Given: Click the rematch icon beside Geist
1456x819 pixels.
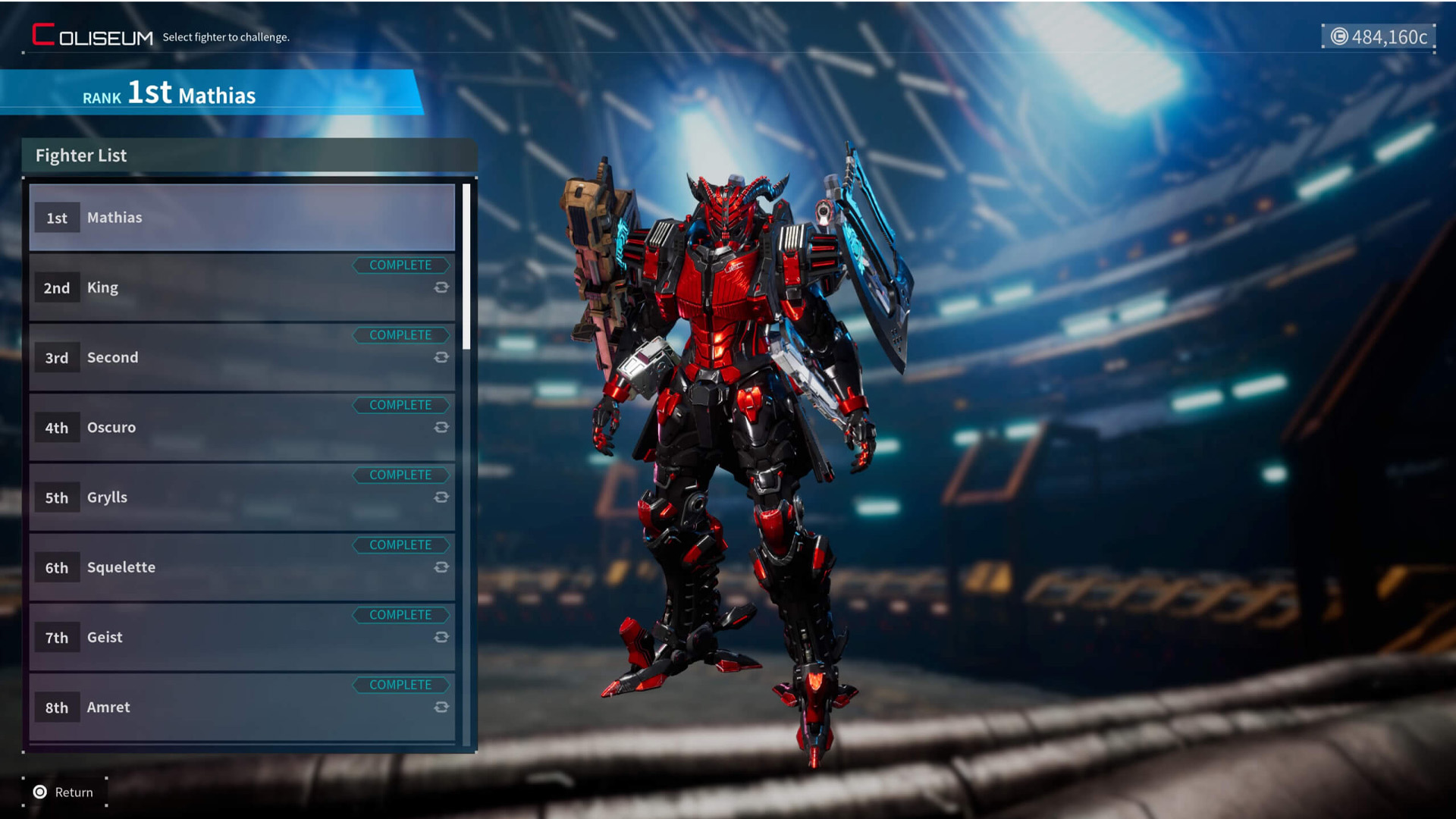Looking at the screenshot, I should click(x=441, y=637).
